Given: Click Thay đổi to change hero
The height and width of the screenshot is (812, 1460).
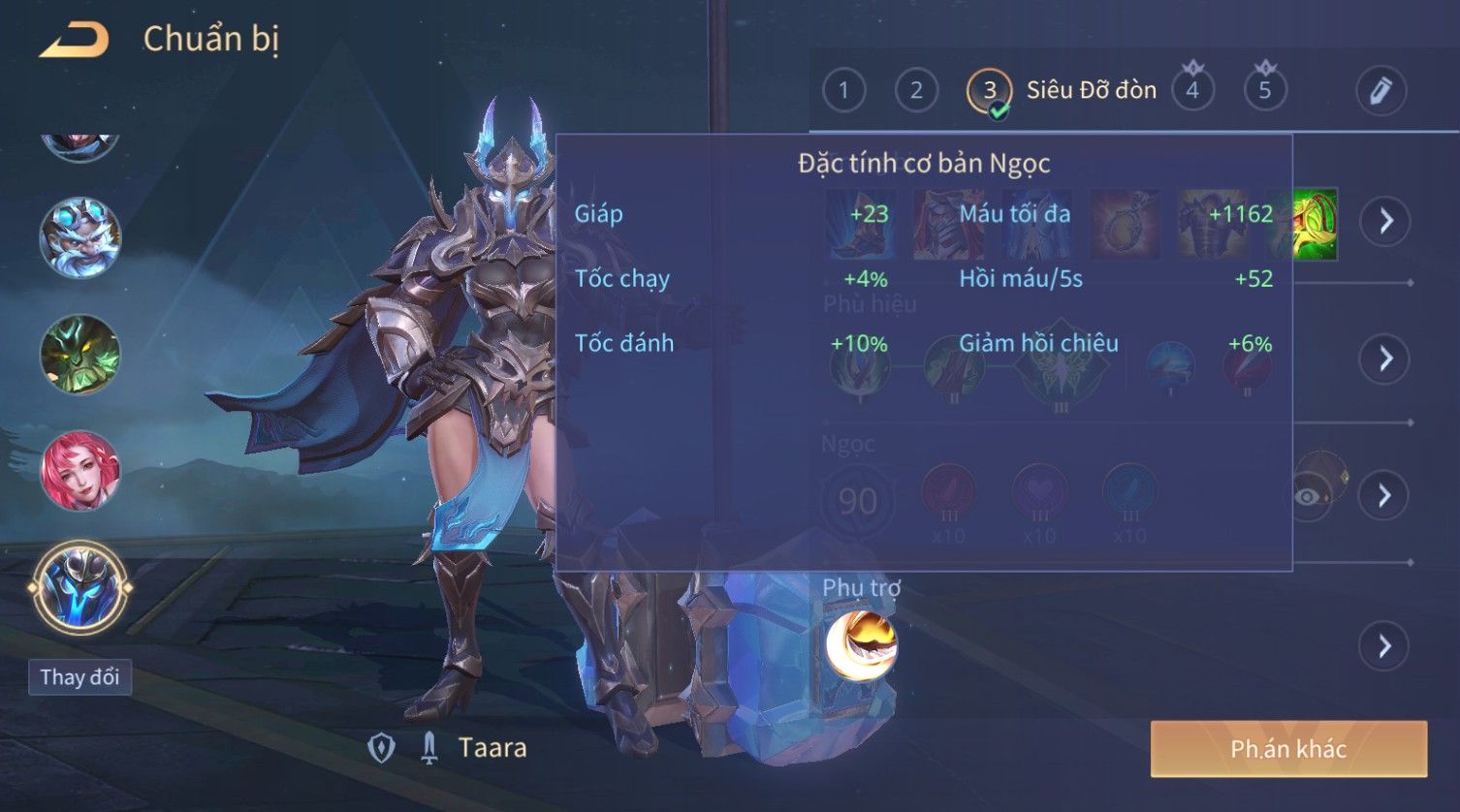Looking at the screenshot, I should (79, 676).
